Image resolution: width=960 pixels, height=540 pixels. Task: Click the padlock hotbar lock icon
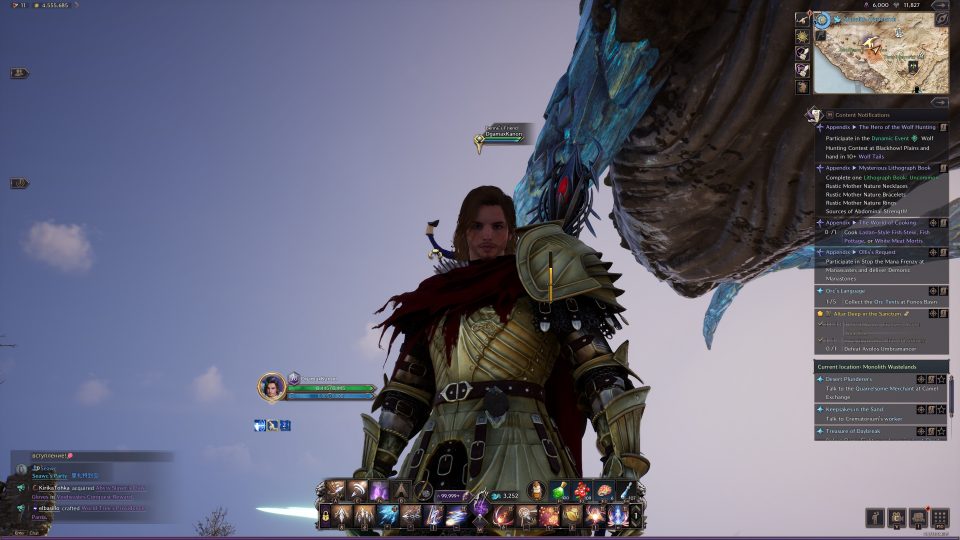pos(325,516)
